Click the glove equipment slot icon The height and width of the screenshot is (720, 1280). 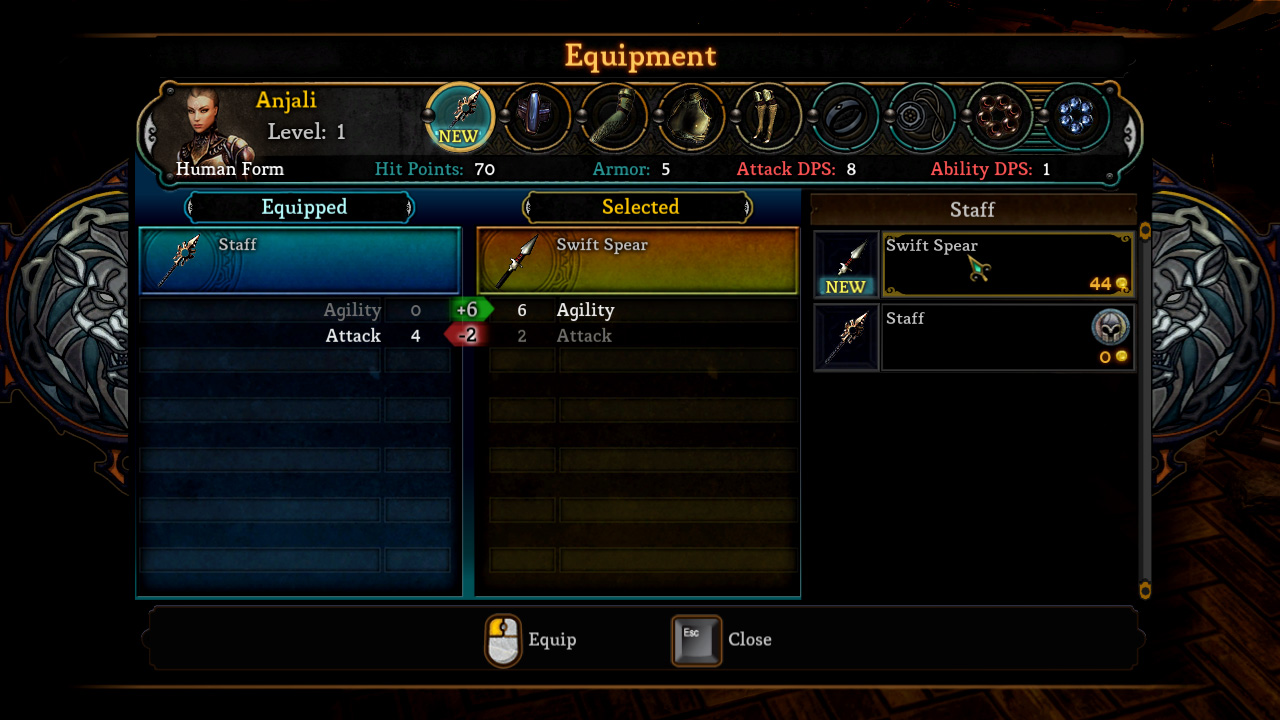[614, 115]
